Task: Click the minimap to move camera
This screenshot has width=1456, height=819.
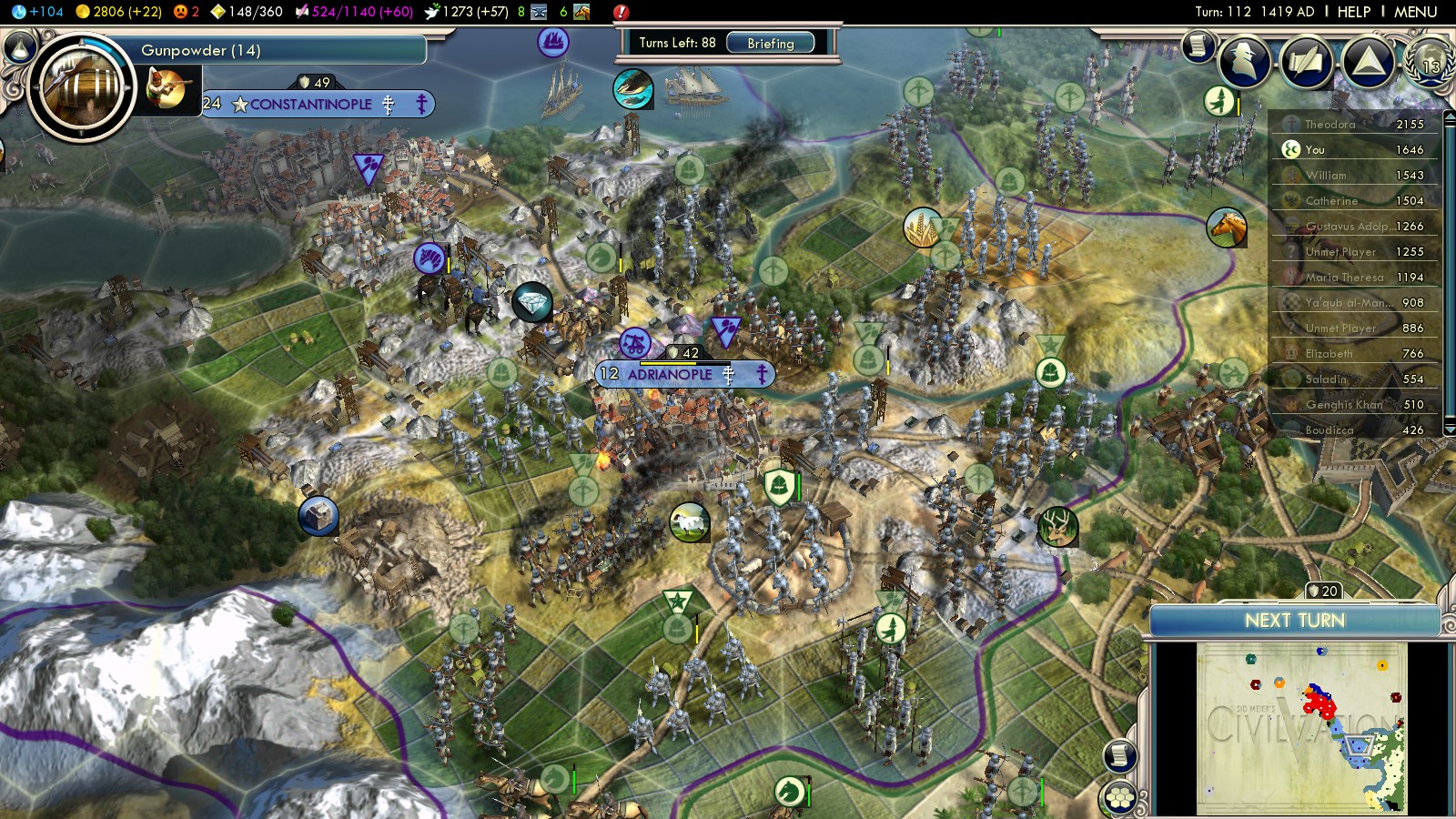Action: point(1301,728)
